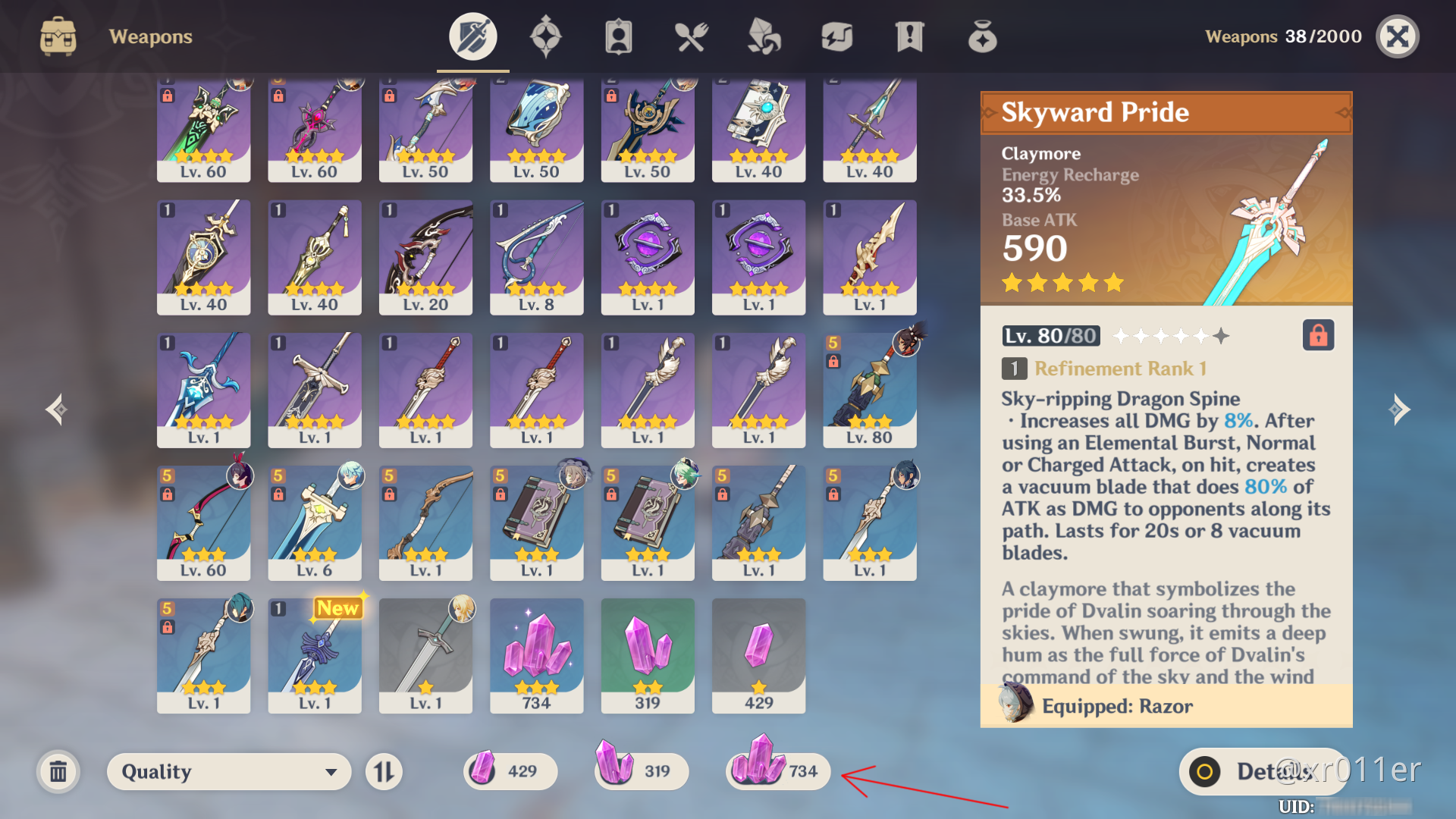The height and width of the screenshot is (819, 1456).
Task: Collapse to previous page with left arrow
Action: [55, 409]
